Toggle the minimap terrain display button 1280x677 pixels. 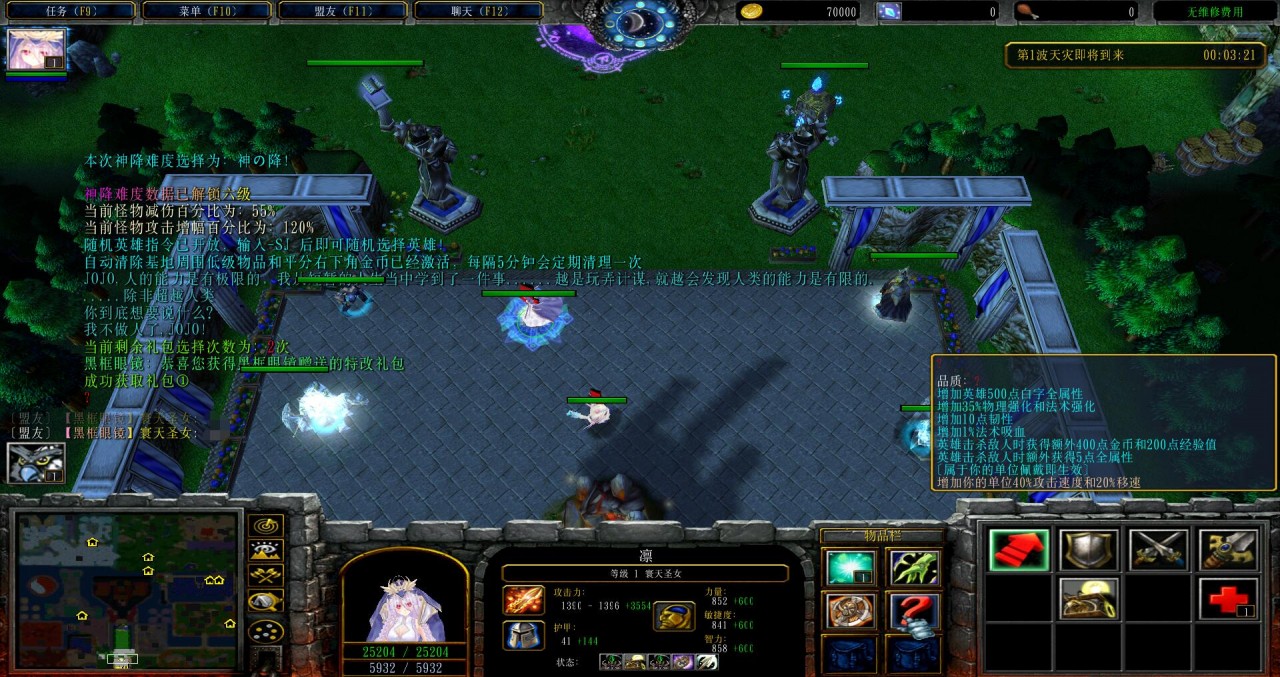265,551
